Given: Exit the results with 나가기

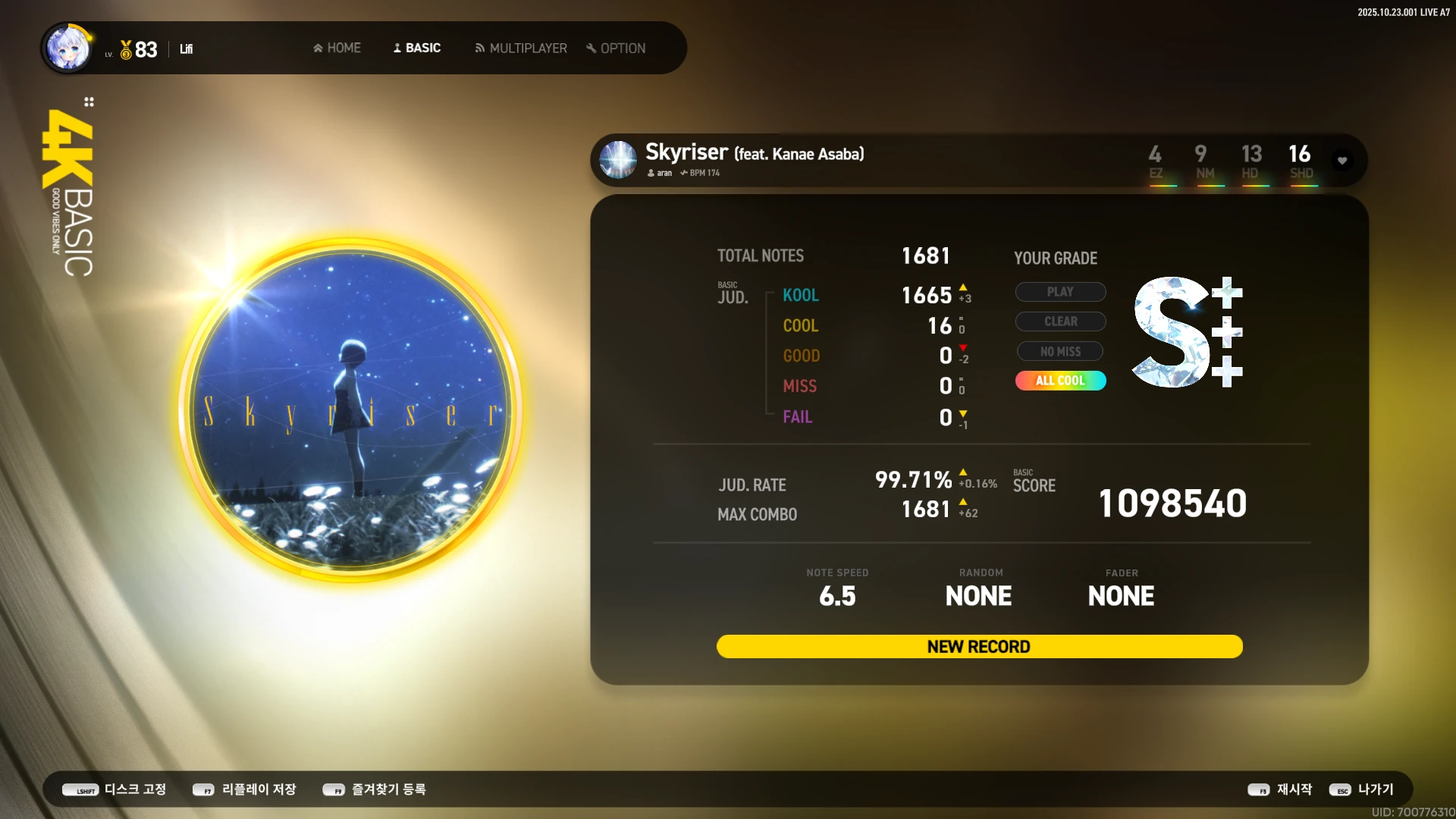Looking at the screenshot, I should click(1362, 789).
